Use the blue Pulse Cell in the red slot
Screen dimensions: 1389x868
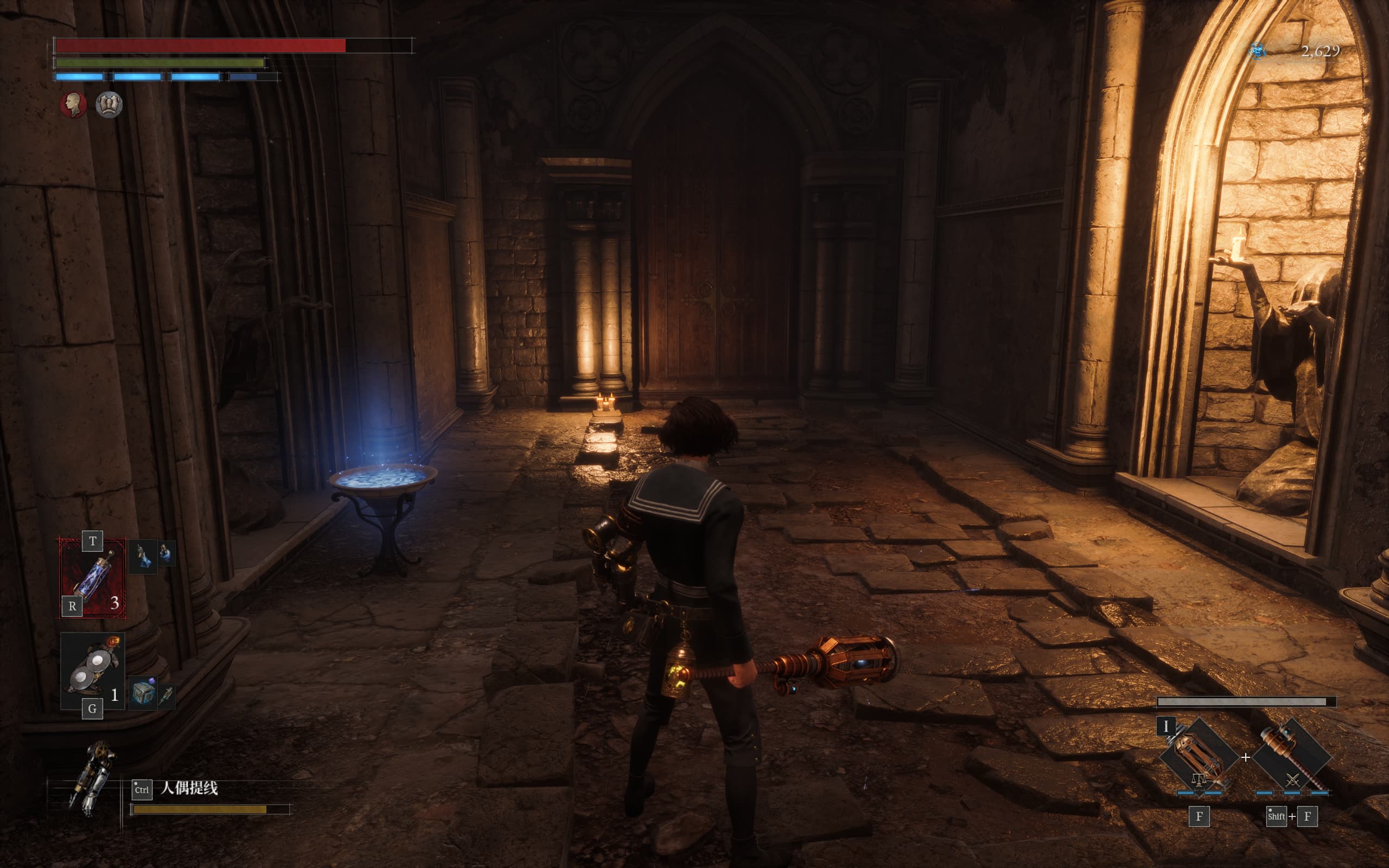pyautogui.click(x=92, y=578)
